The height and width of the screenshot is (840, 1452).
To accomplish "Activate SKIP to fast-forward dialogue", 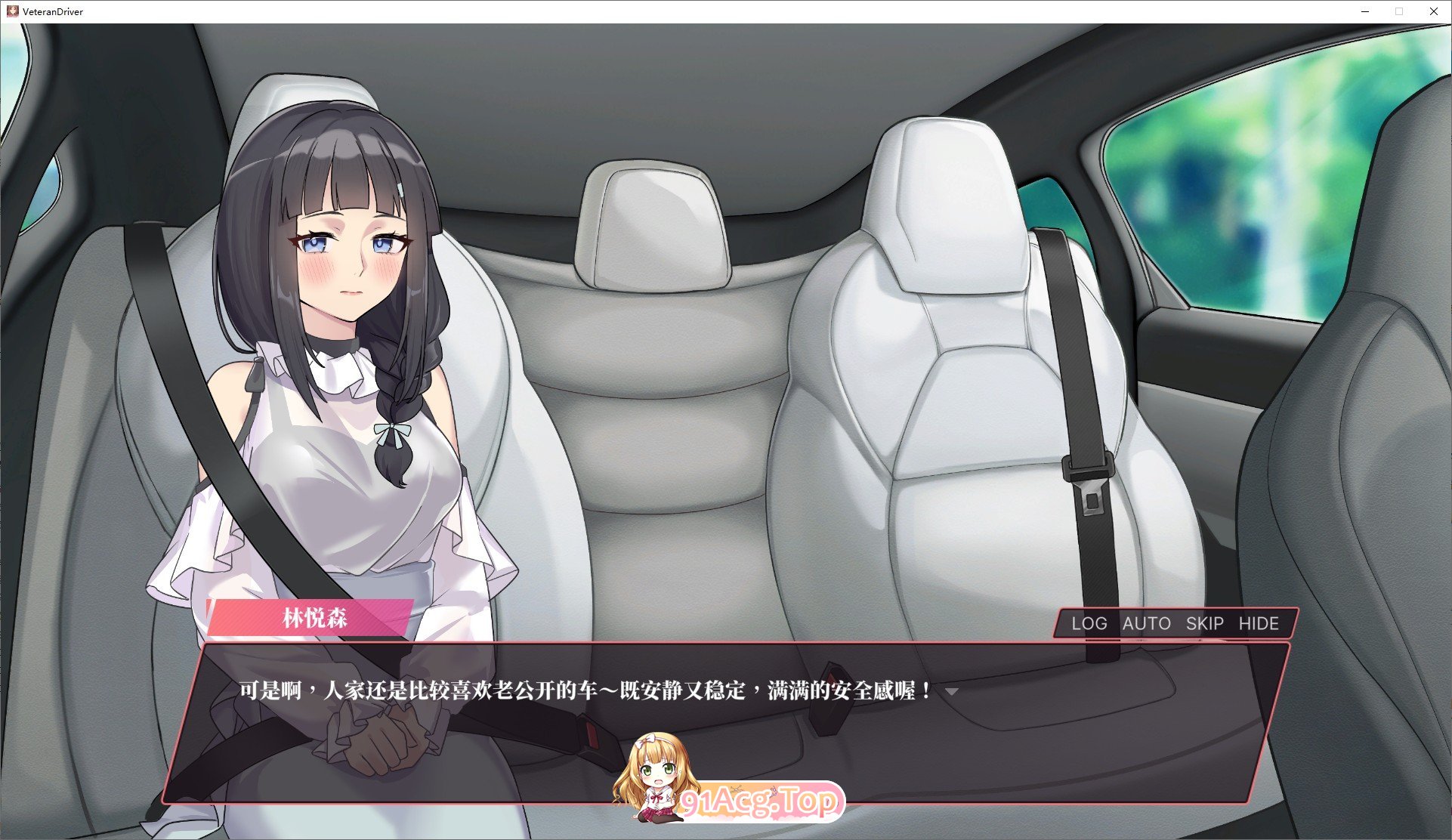I will [x=1203, y=623].
